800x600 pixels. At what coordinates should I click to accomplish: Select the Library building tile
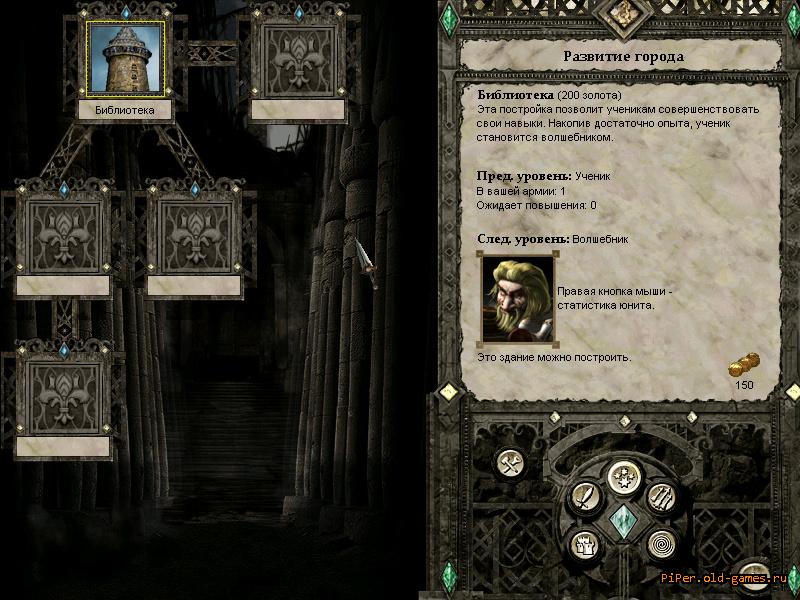pos(125,60)
